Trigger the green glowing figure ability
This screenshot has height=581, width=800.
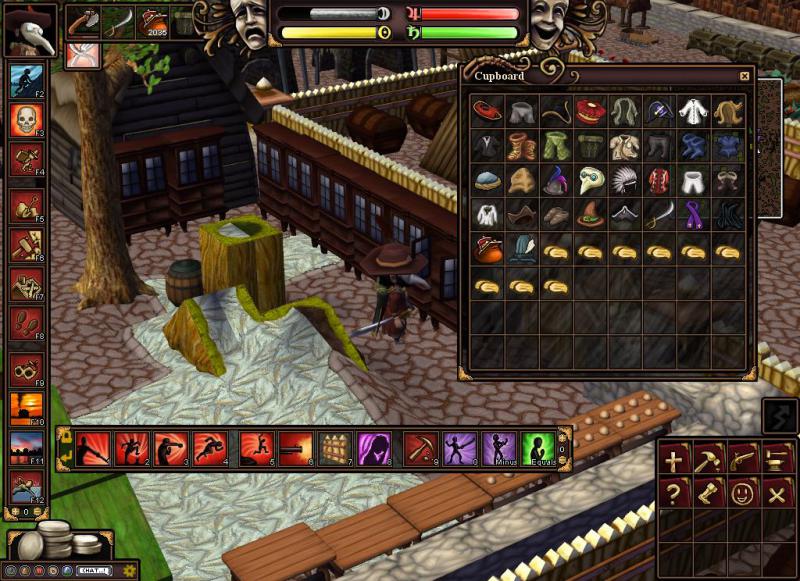point(538,448)
